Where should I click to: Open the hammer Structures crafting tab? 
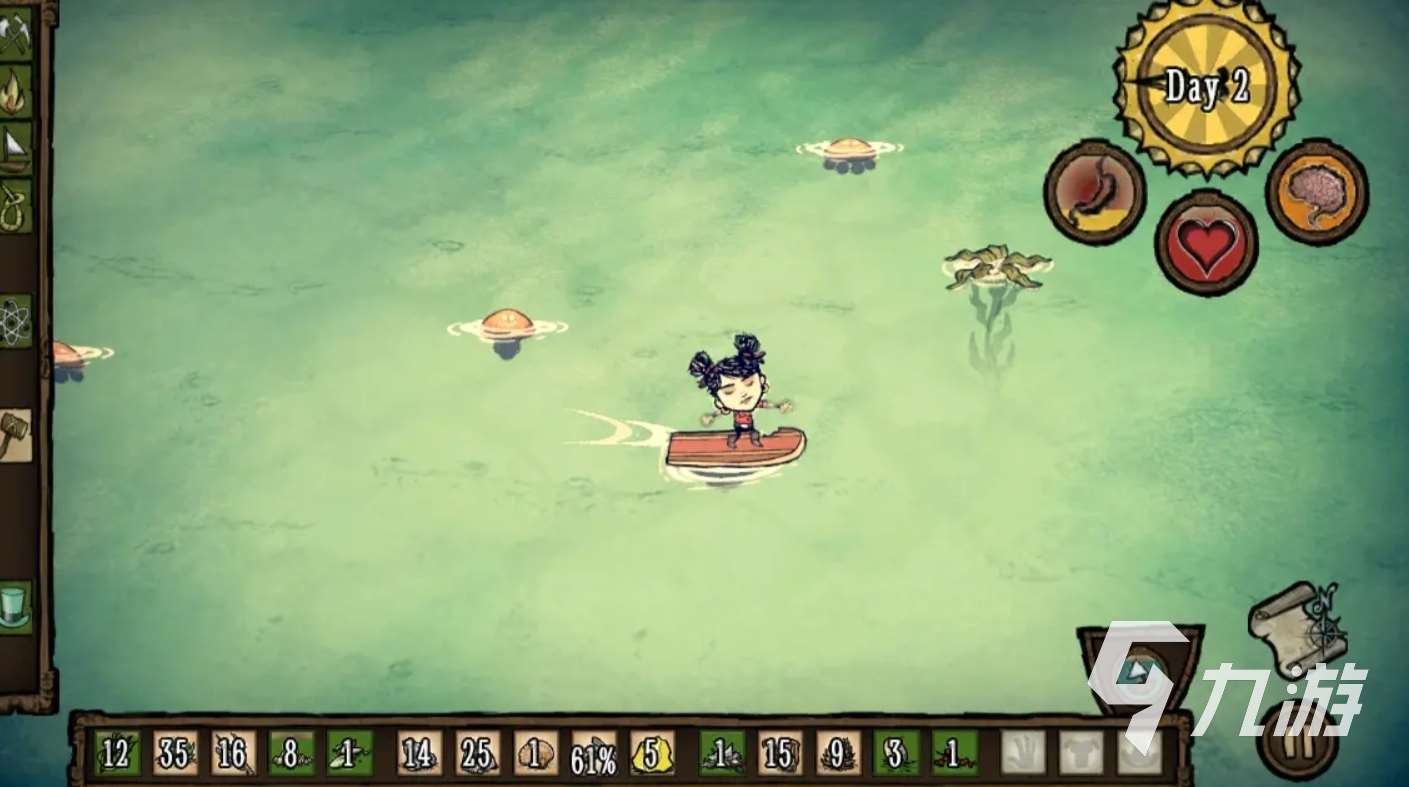(x=16, y=435)
